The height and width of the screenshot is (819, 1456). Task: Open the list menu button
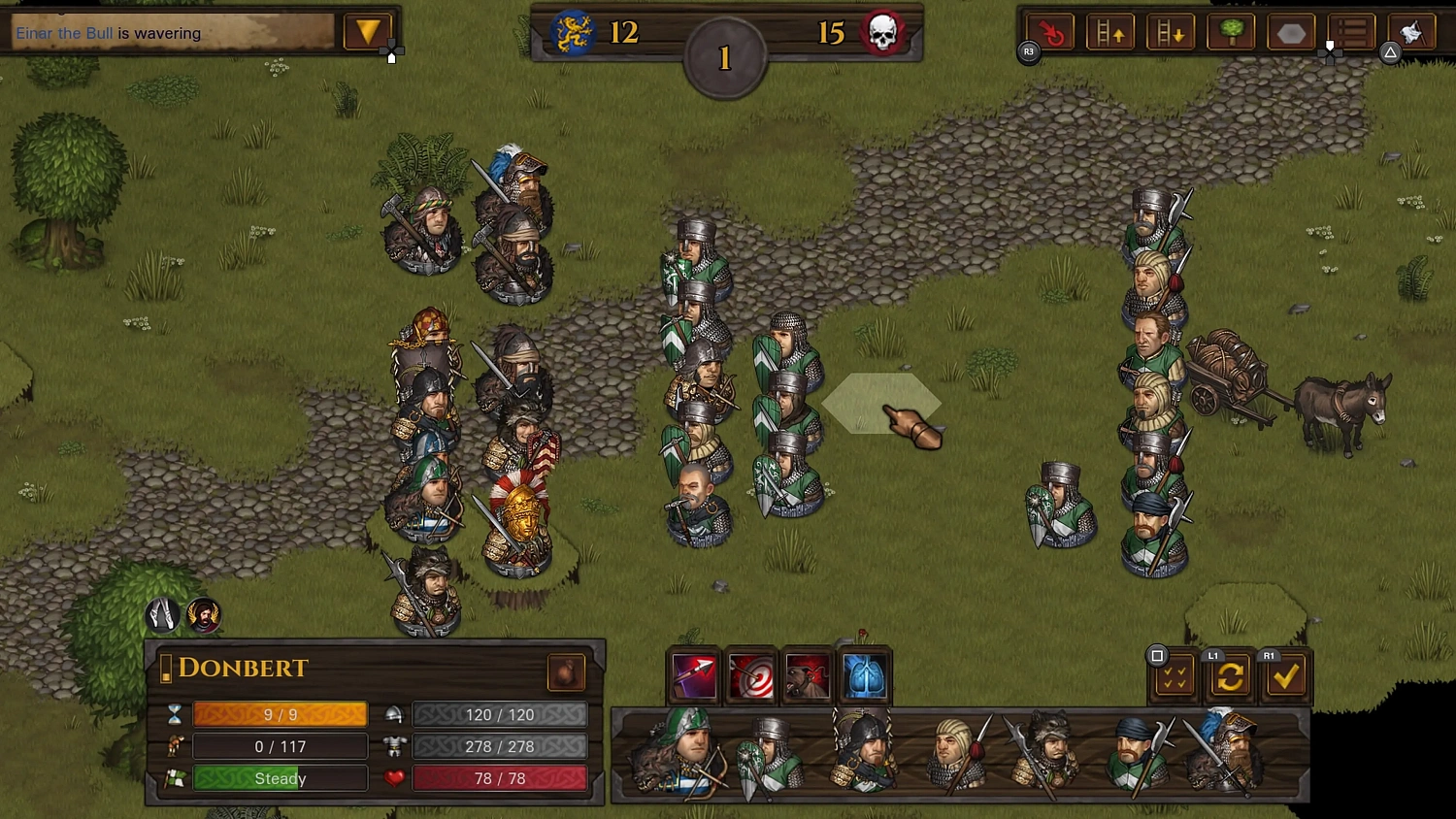[1351, 33]
